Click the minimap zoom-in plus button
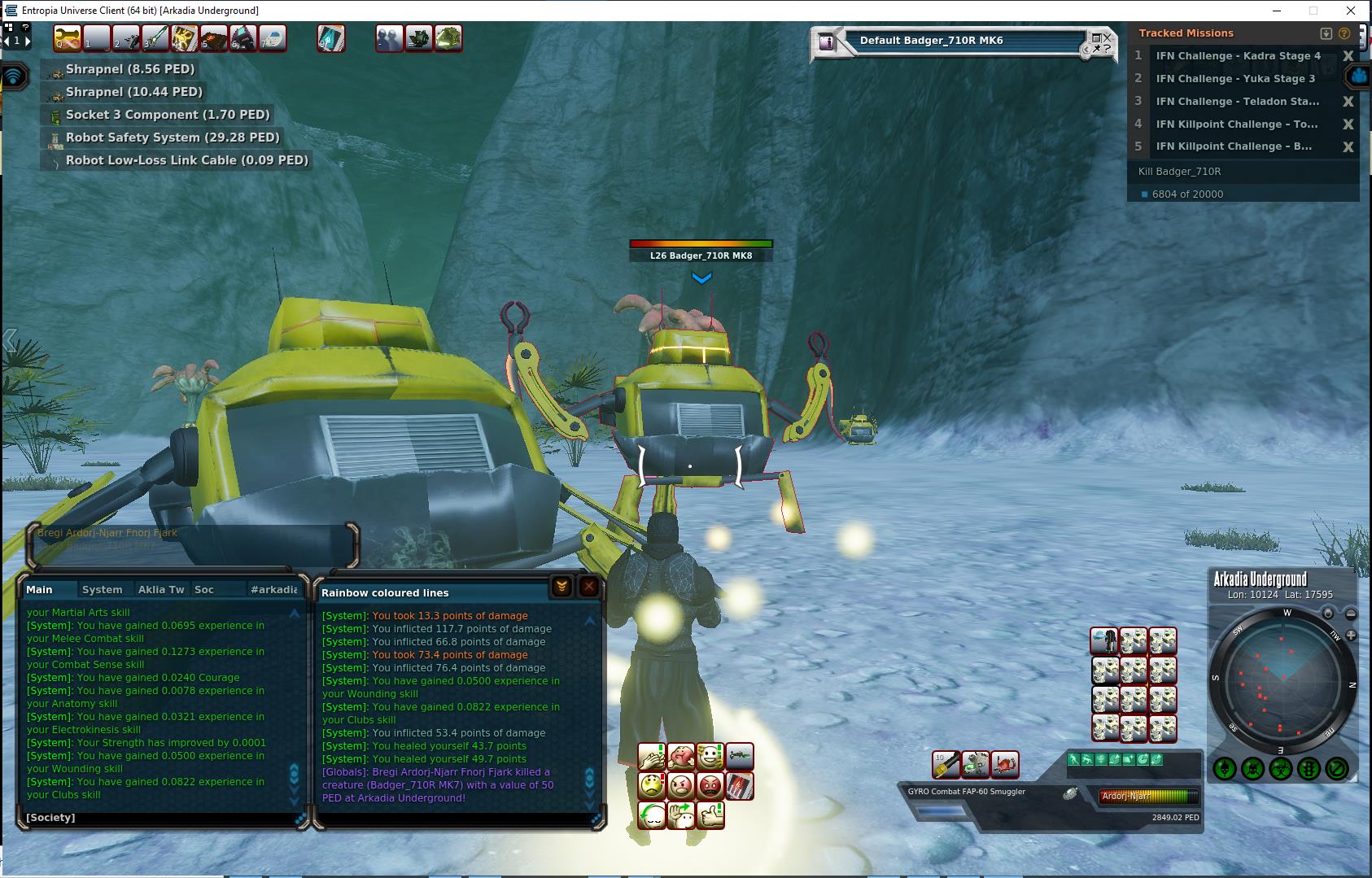This screenshot has height=878, width=1372. (1351, 635)
